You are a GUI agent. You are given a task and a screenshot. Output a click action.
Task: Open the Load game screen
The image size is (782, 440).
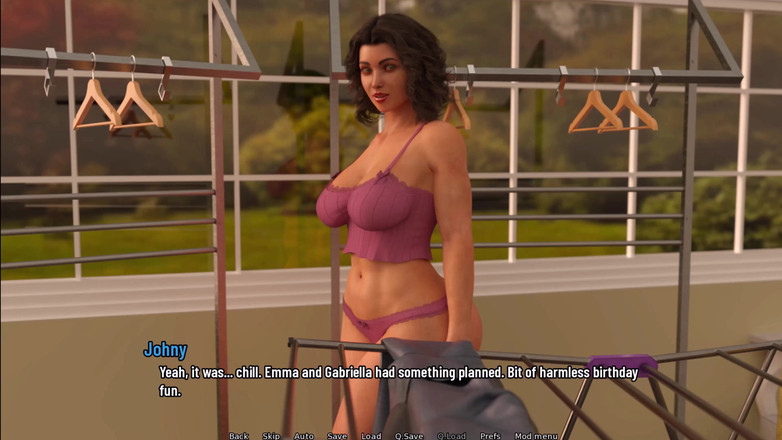click(x=371, y=435)
